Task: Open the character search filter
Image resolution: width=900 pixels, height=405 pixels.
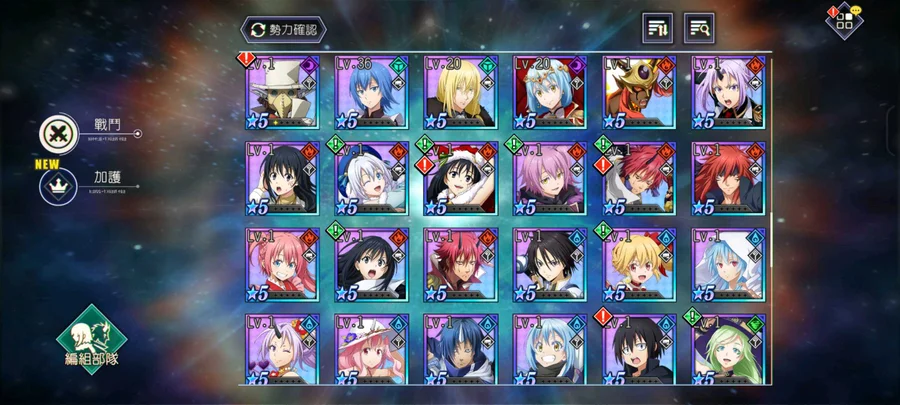Action: tap(699, 28)
